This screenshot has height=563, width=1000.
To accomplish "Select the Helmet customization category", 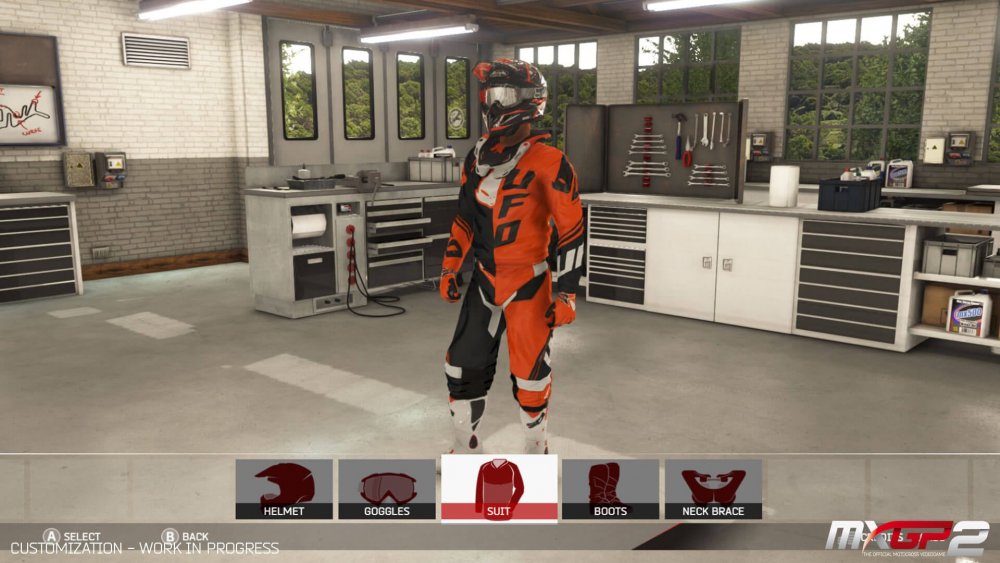I will 284,489.
